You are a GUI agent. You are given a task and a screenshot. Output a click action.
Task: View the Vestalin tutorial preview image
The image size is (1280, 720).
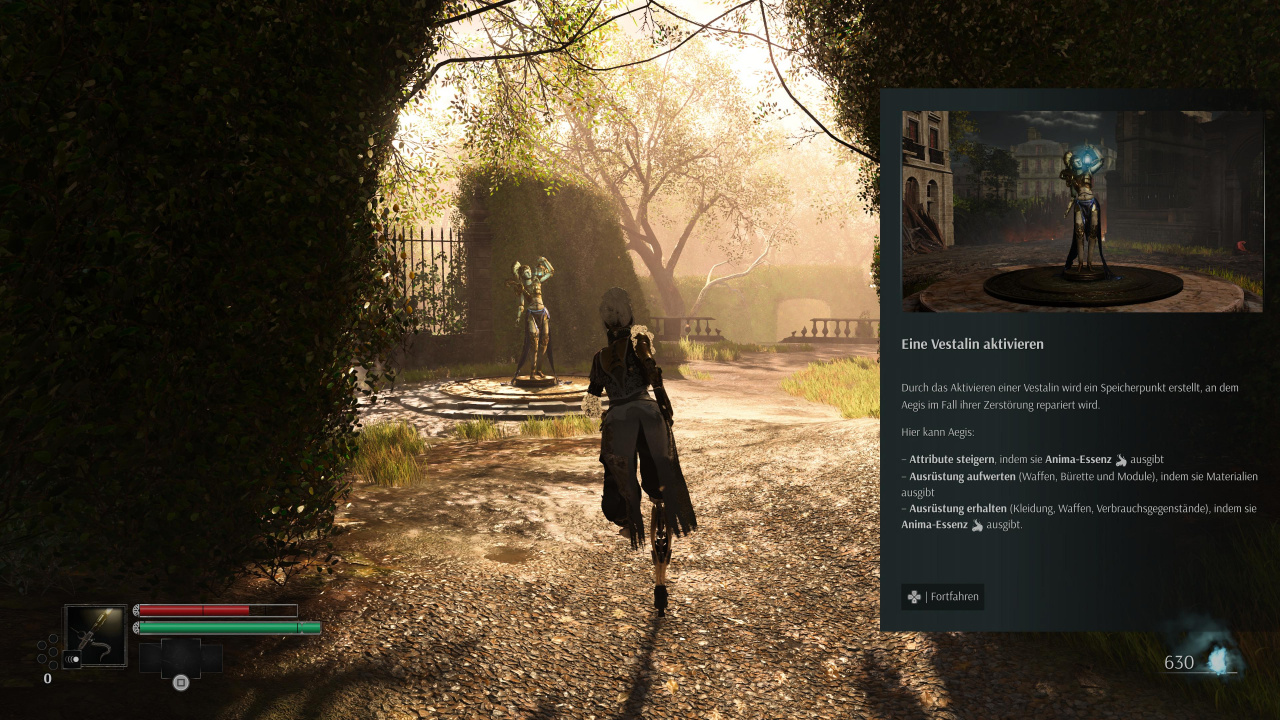tap(1081, 211)
